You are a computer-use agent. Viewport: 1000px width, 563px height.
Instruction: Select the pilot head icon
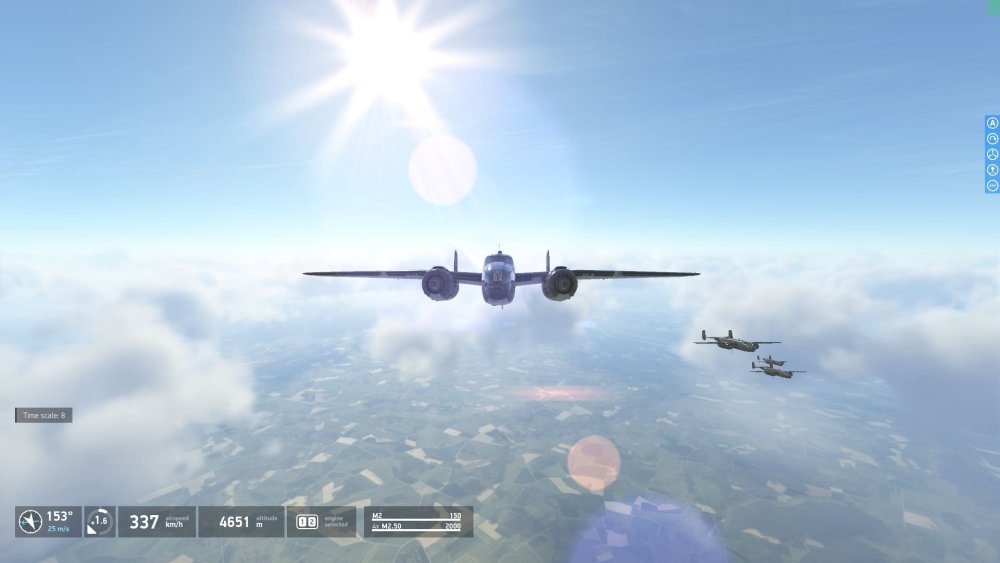[x=992, y=170]
